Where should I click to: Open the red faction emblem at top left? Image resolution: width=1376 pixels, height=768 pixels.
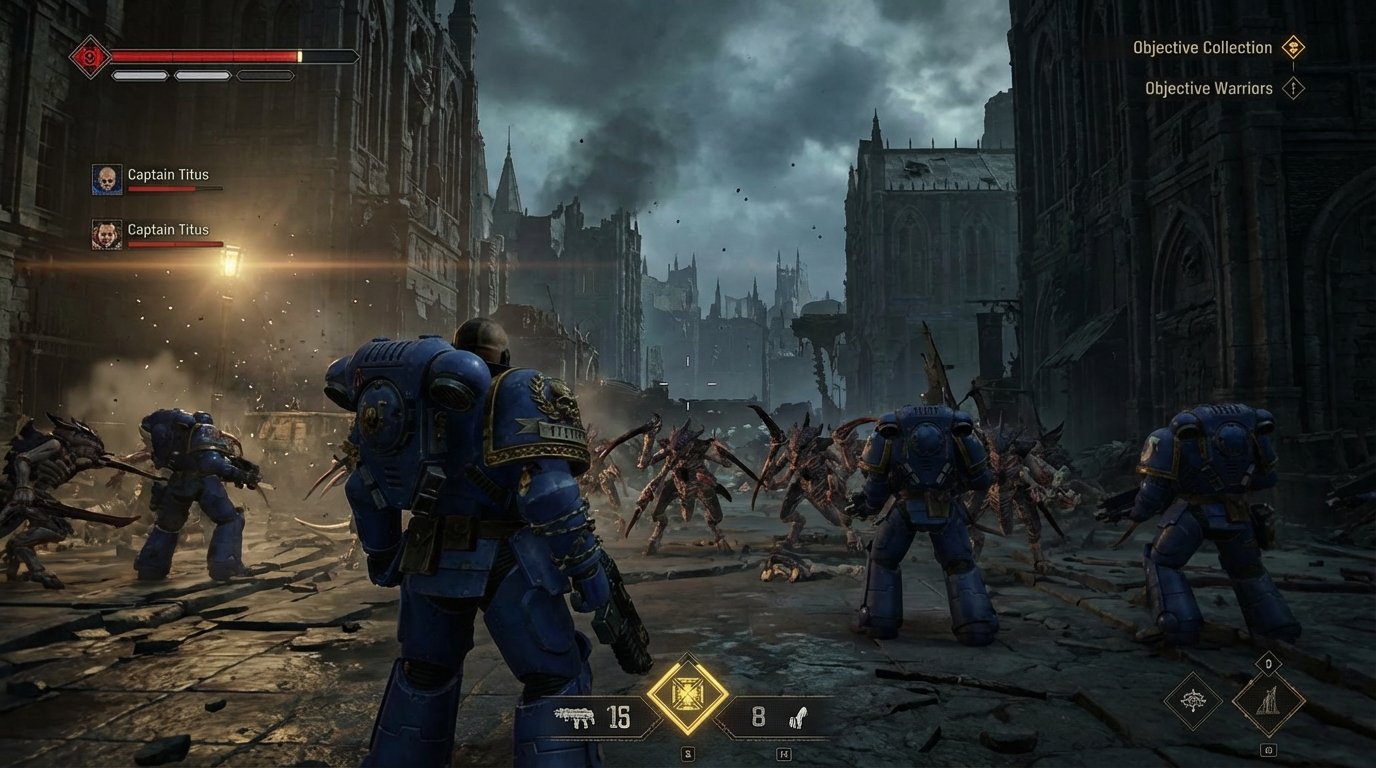pyautogui.click(x=90, y=57)
